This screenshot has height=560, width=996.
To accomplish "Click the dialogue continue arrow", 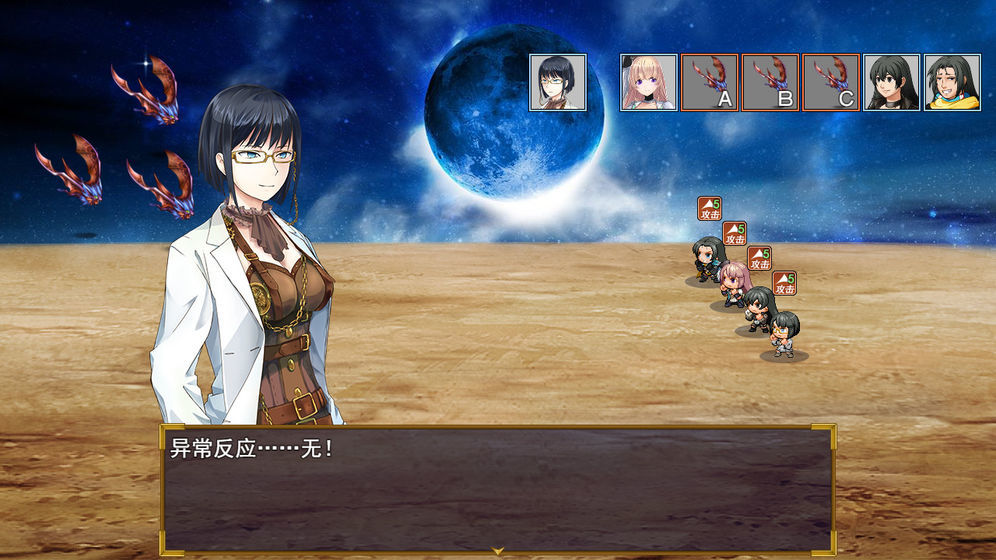I will (497, 550).
